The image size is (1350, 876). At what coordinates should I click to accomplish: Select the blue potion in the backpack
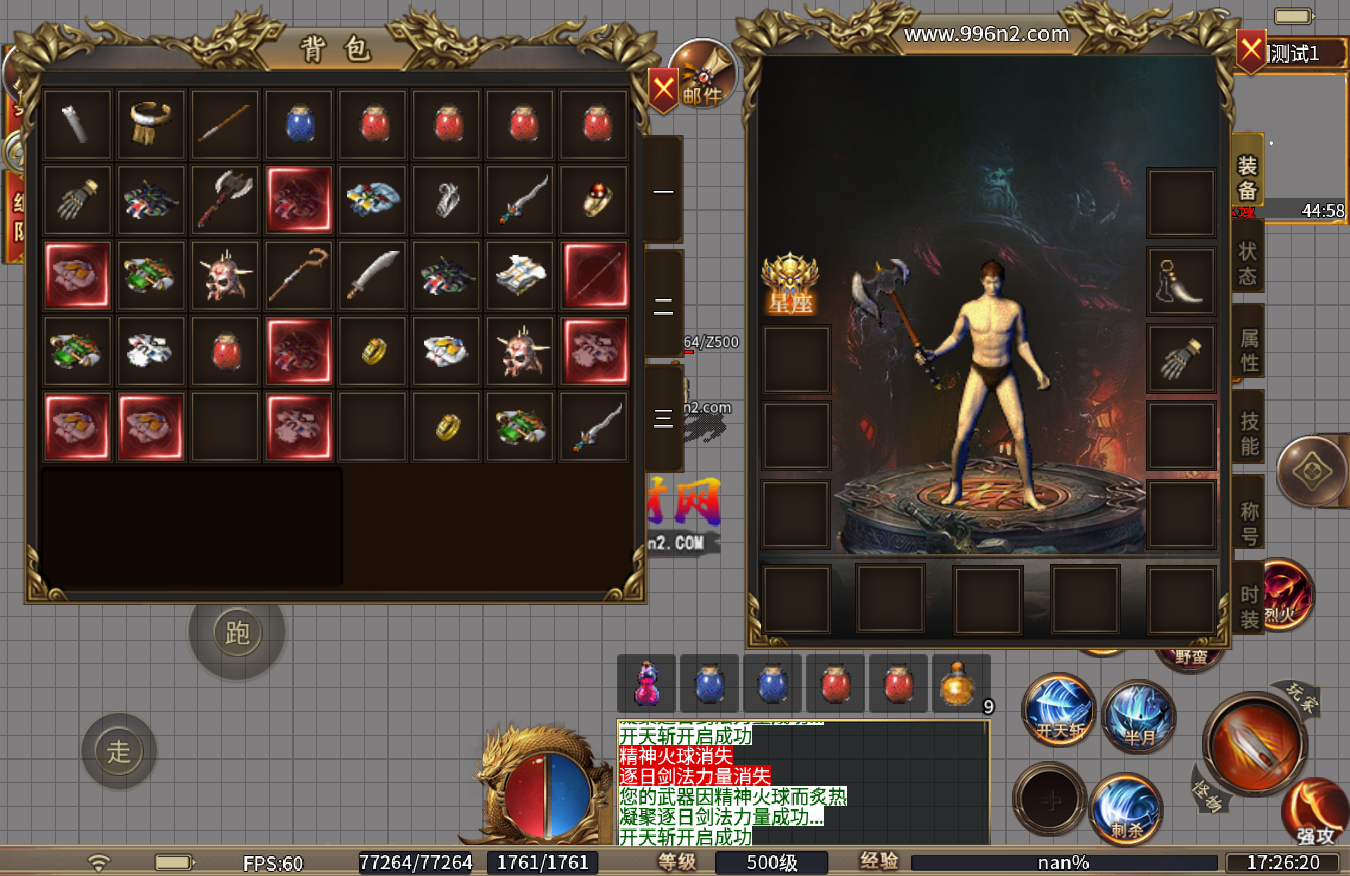click(298, 124)
